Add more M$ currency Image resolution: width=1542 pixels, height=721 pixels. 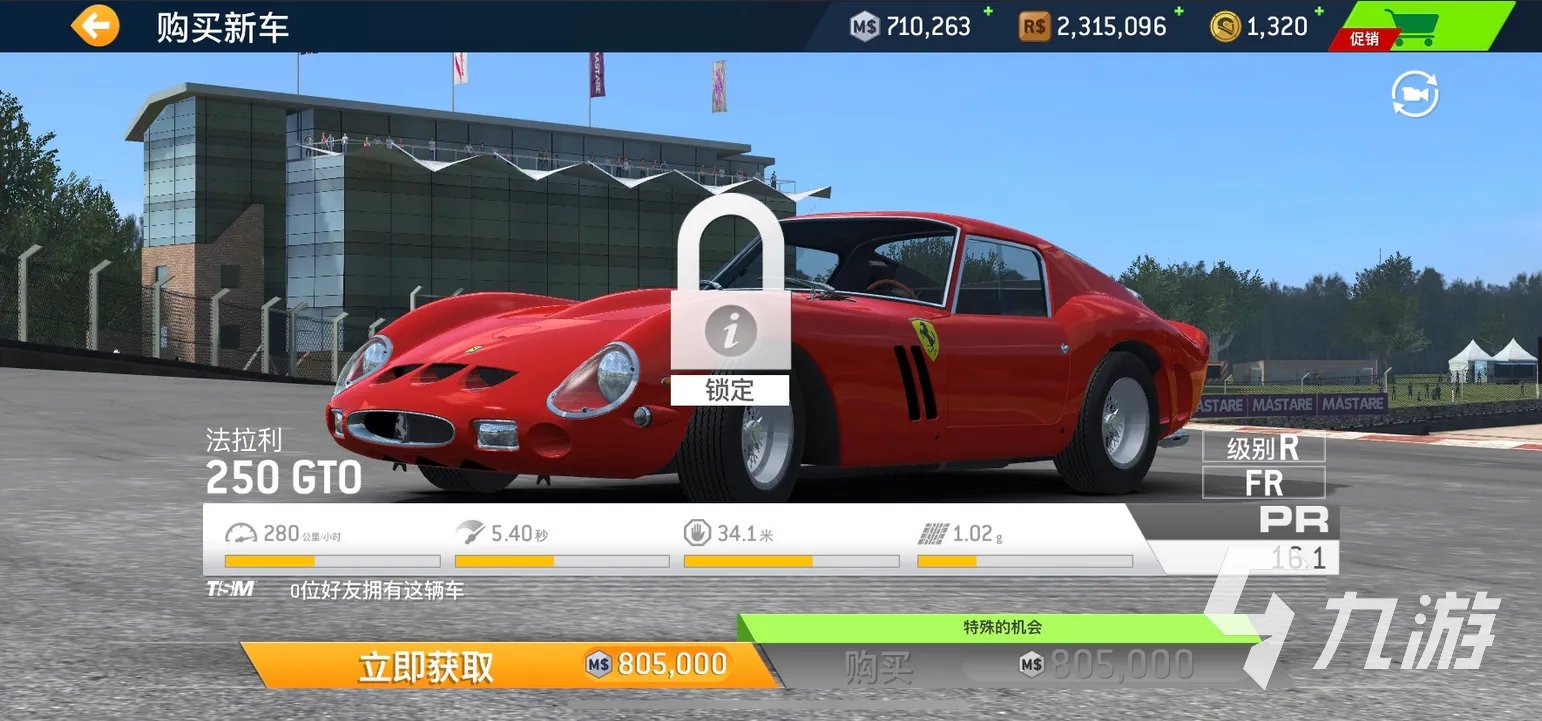989,12
